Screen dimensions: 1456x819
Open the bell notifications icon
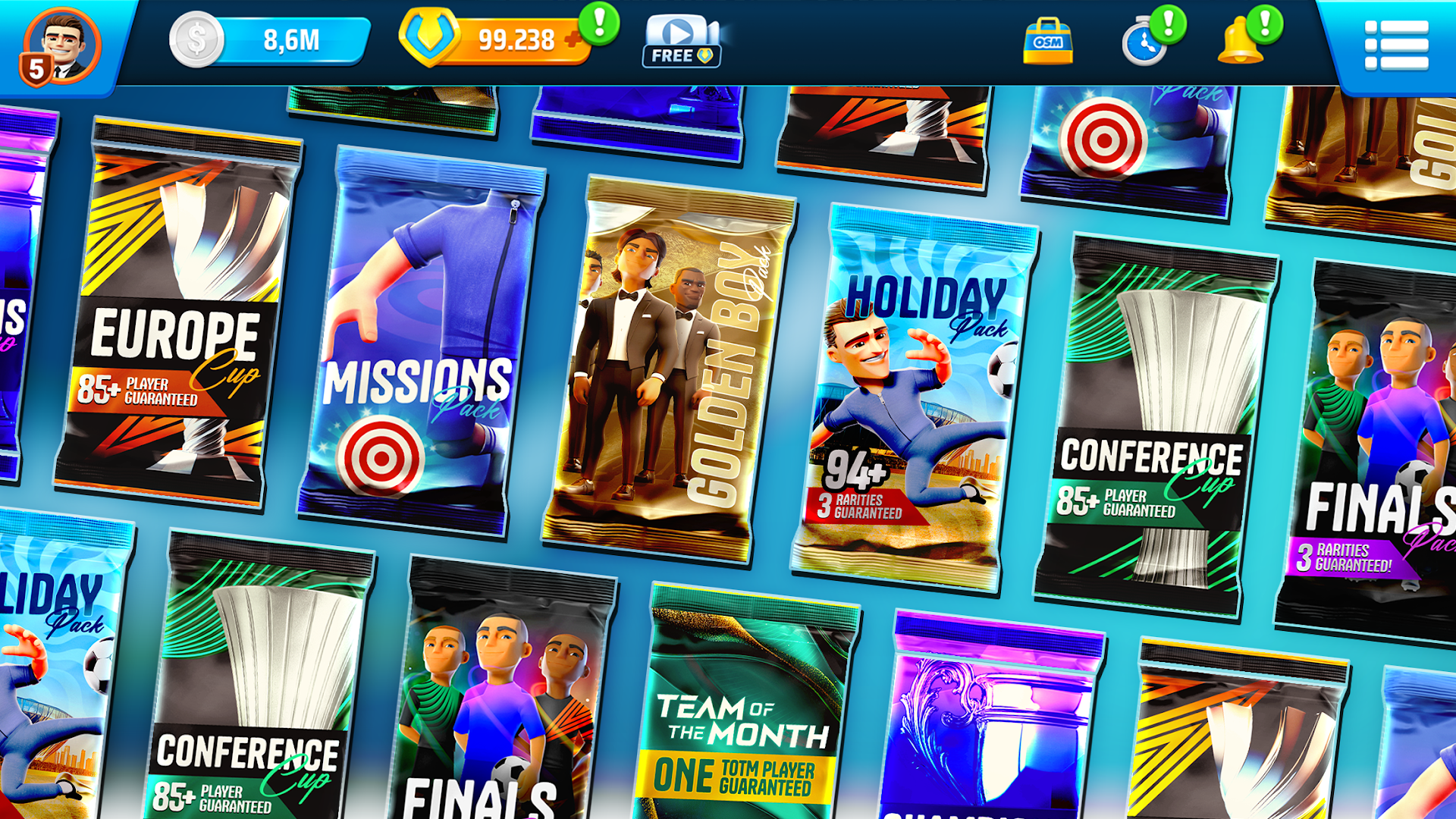[1241, 39]
